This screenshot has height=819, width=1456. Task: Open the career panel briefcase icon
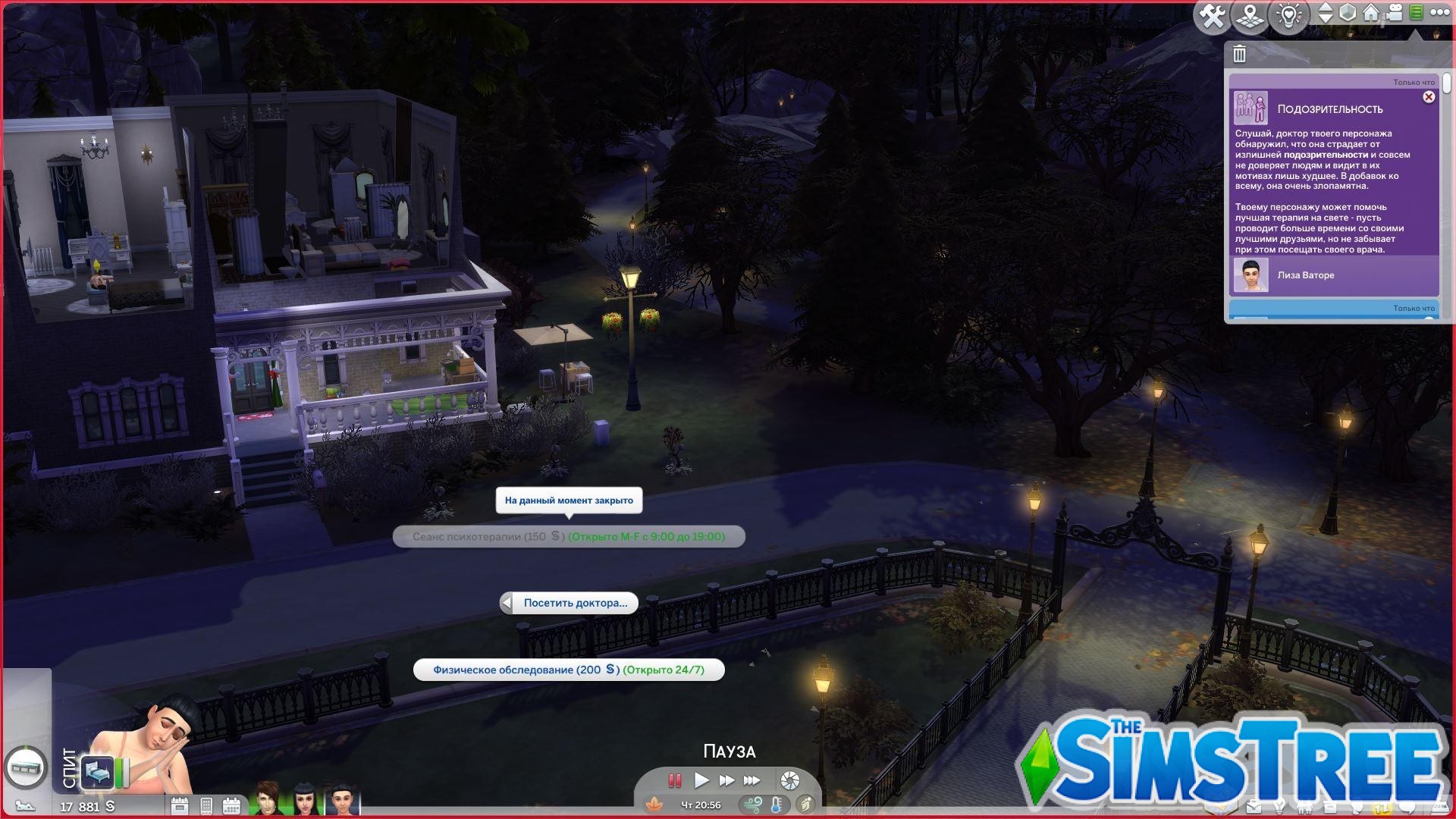tap(1254, 806)
